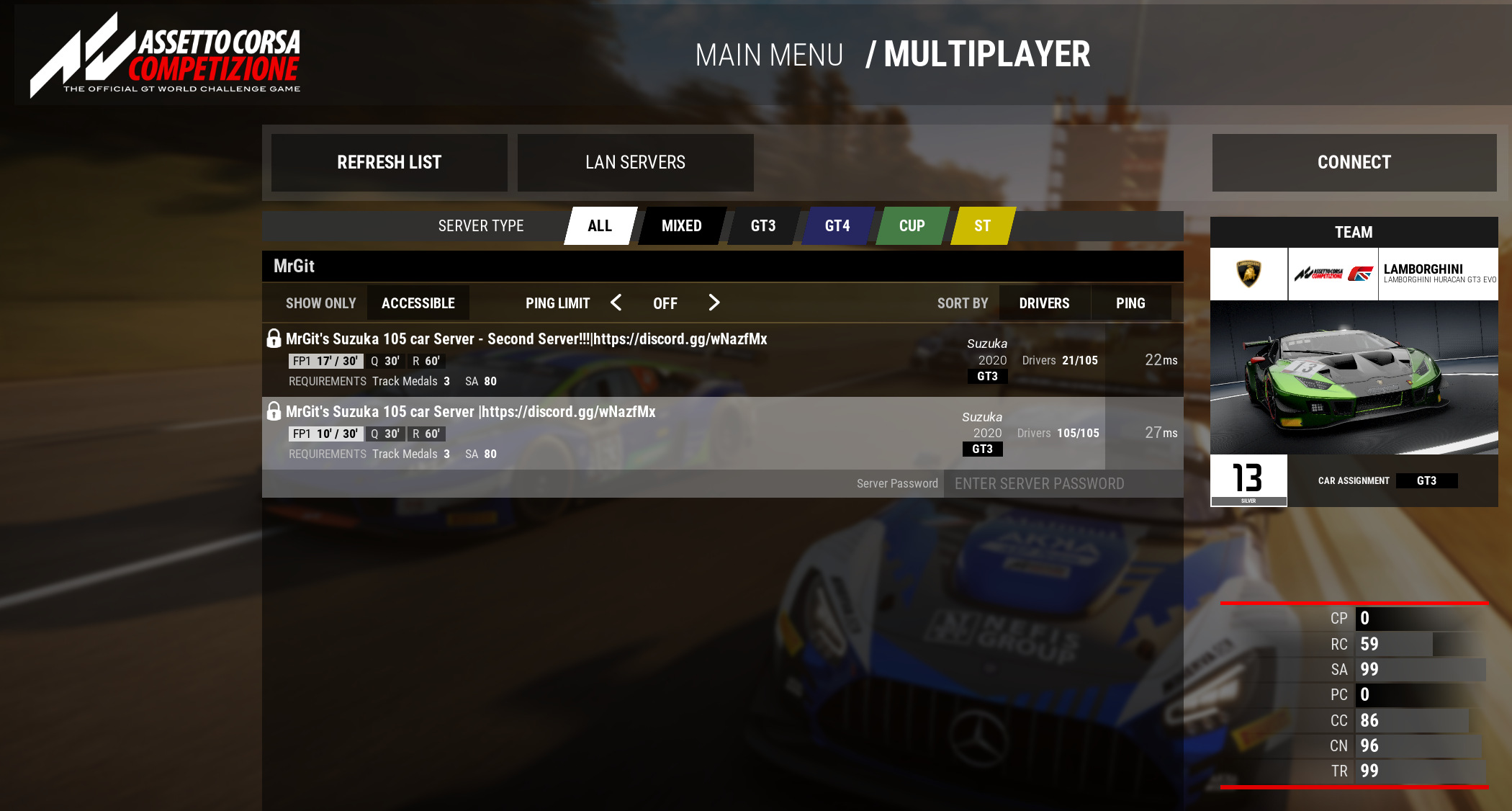Show only ST class servers

point(982,226)
